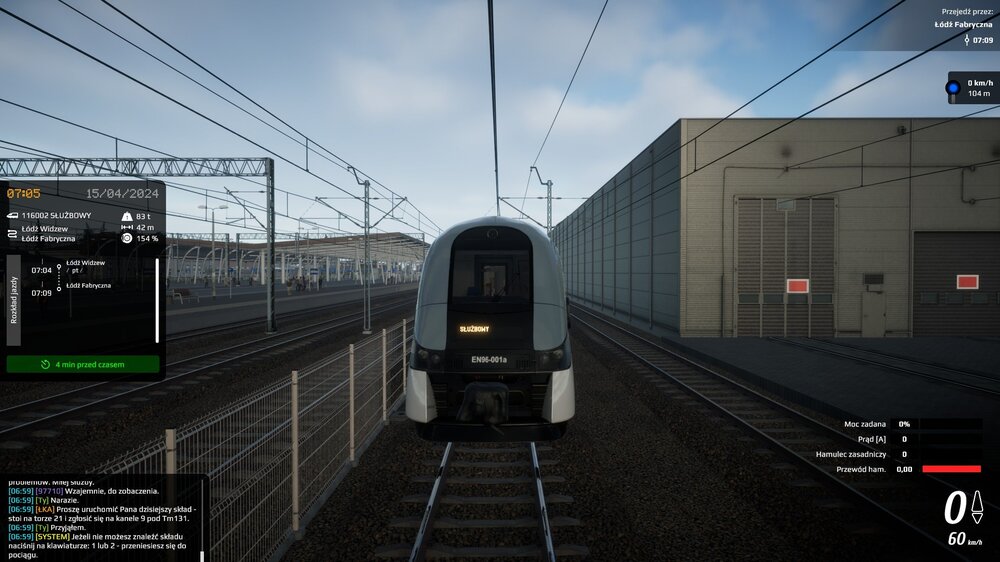Click the blue signal distance indicator
The width and height of the screenshot is (1000, 562).
coord(973,88)
